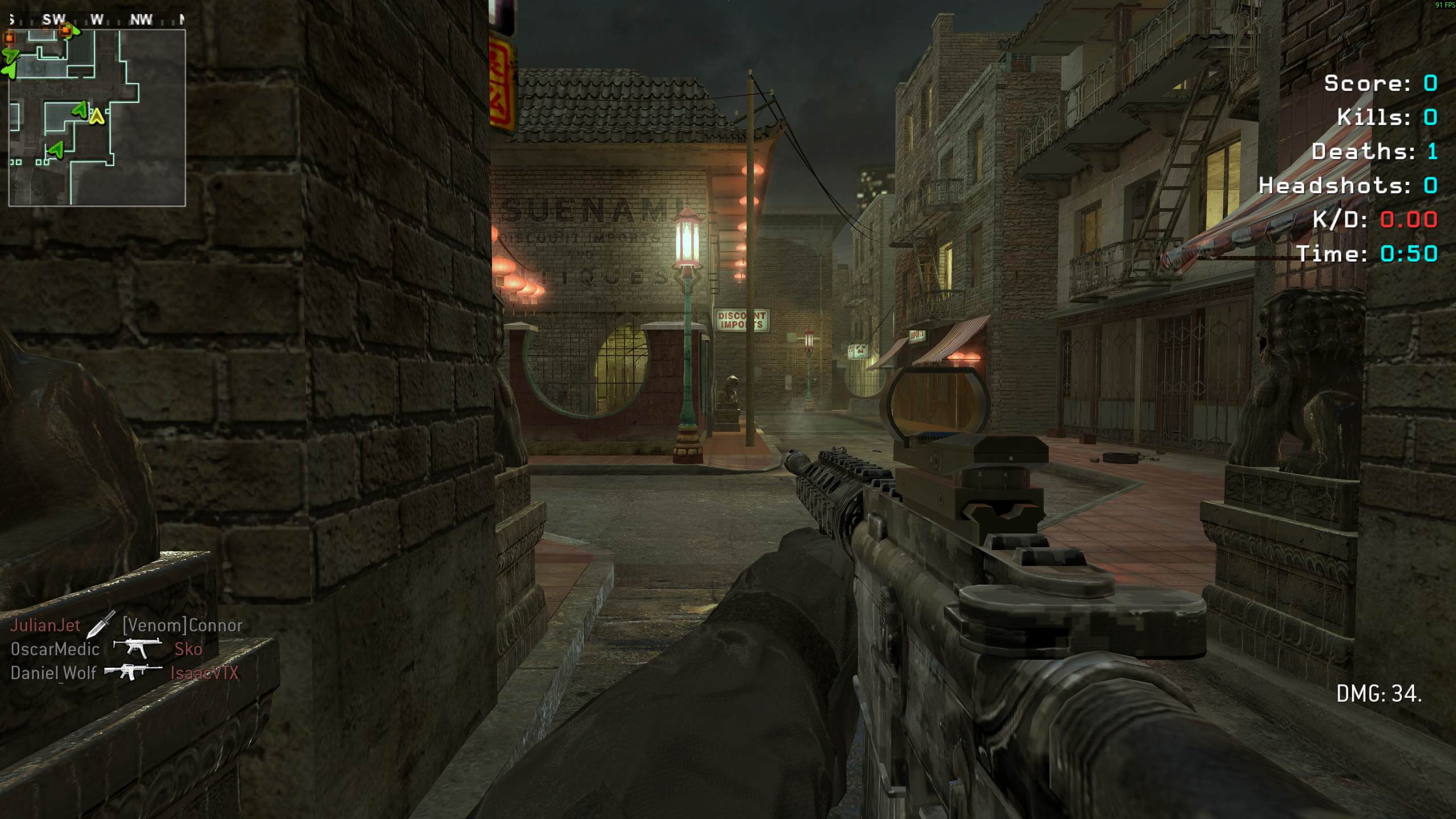Select JulianJet in the kill feed
This screenshot has height=819, width=1456.
click(x=45, y=626)
